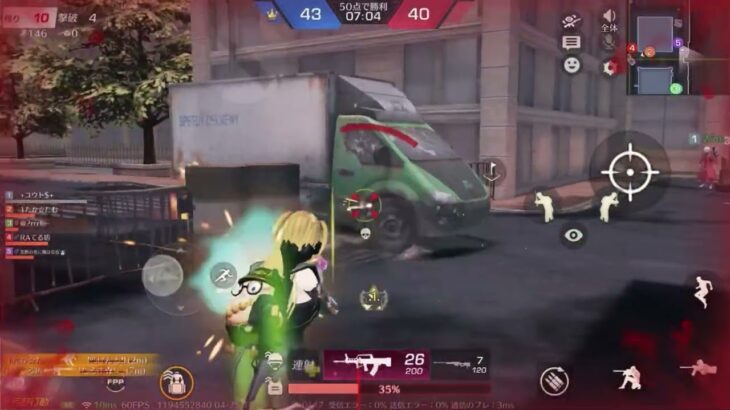Tap the movement joystick
This screenshot has width=730, height=410.
click(162, 276)
